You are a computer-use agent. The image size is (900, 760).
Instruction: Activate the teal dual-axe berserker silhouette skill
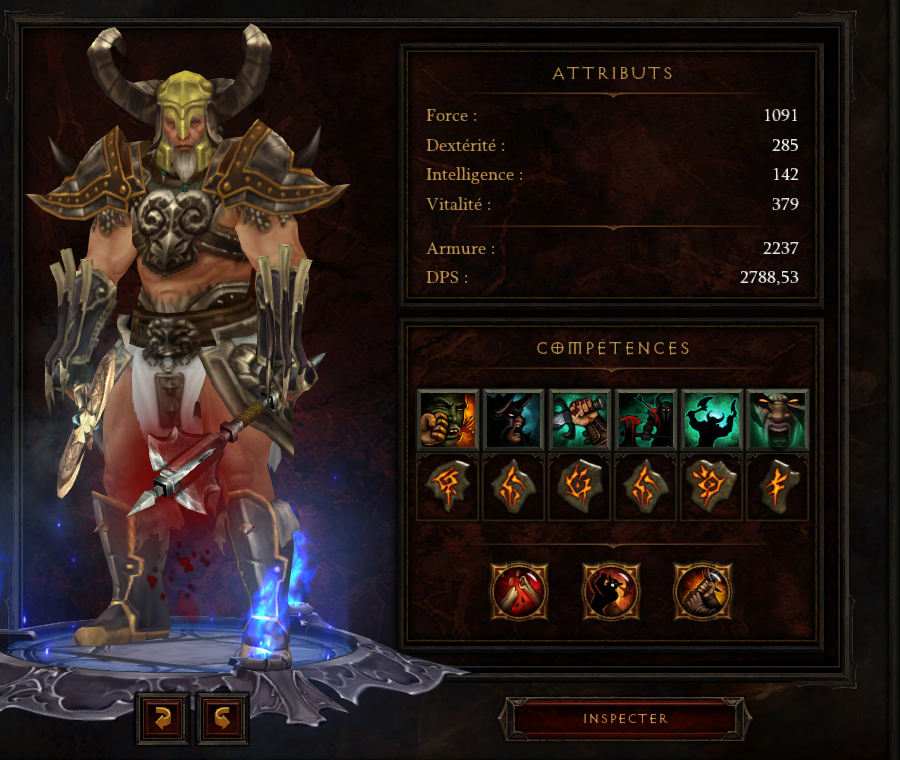point(711,420)
